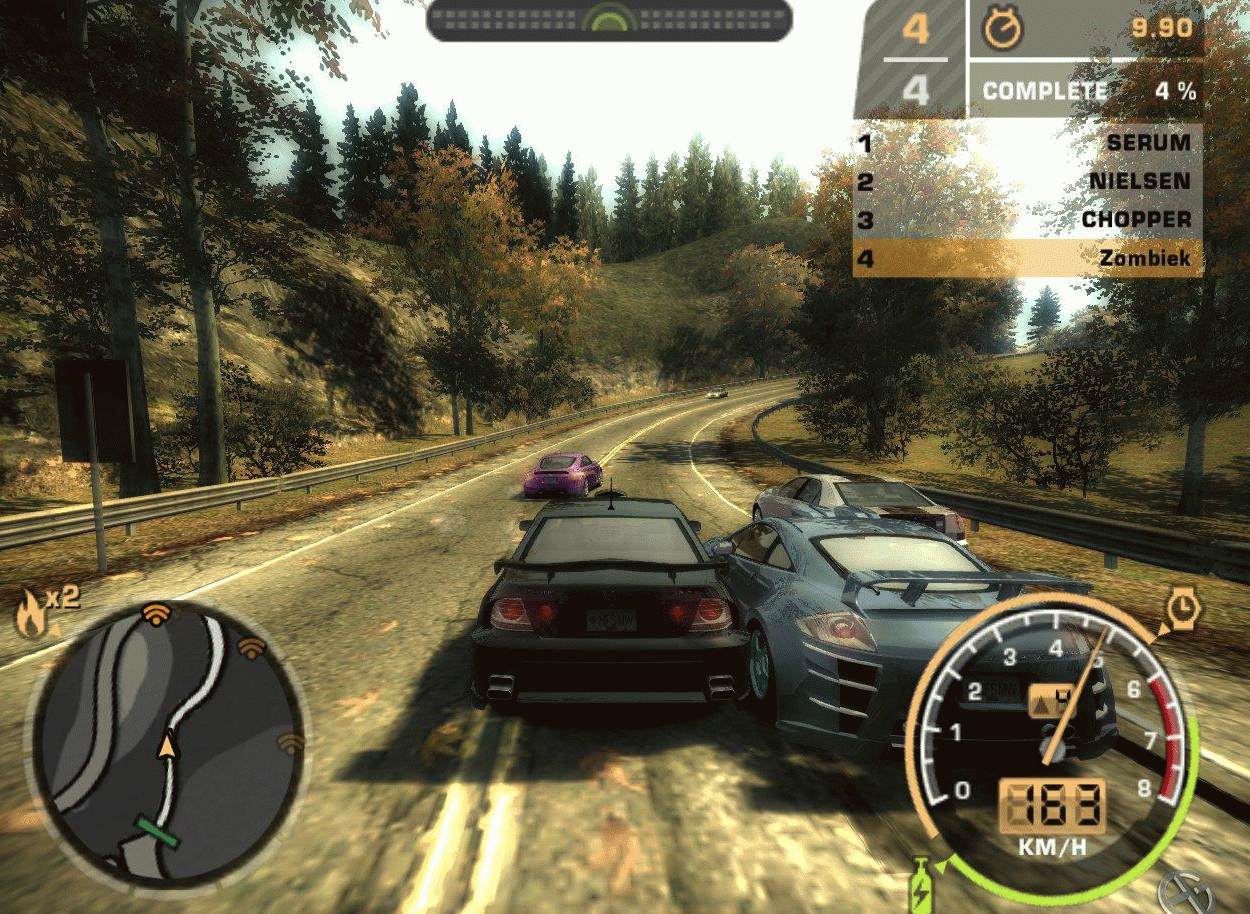Select CHOPPER in the leaderboard list
1250x914 pixels.
1028,220
